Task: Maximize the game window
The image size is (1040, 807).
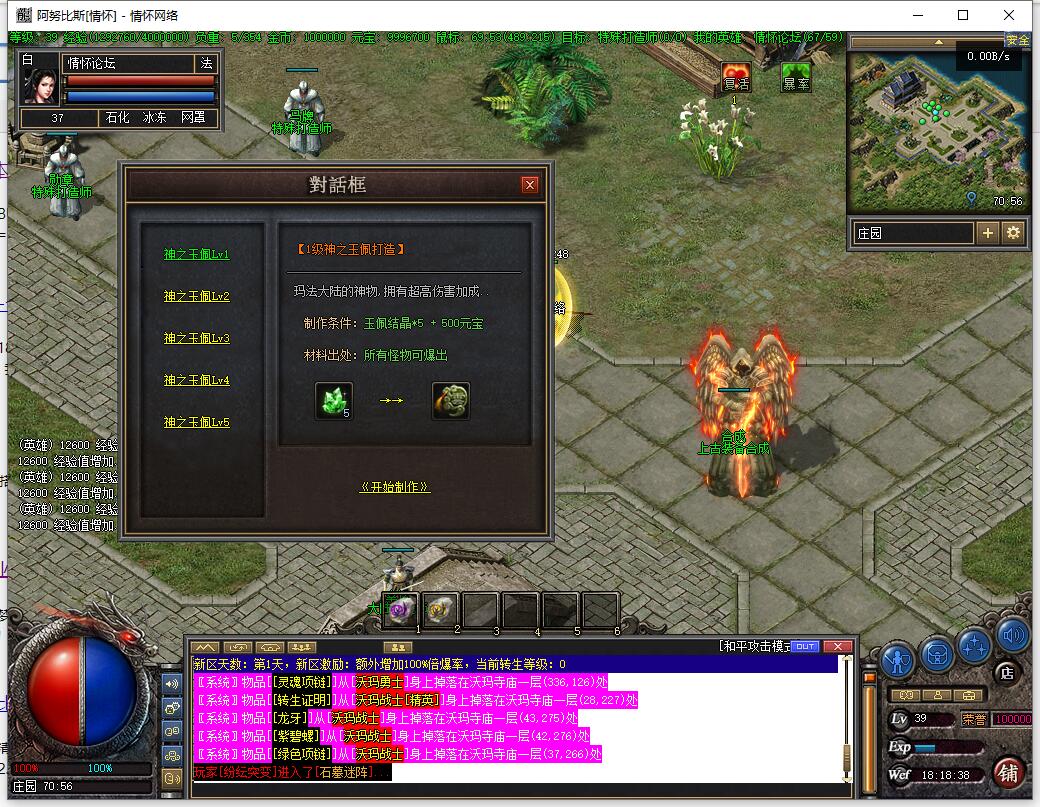Action: [963, 15]
